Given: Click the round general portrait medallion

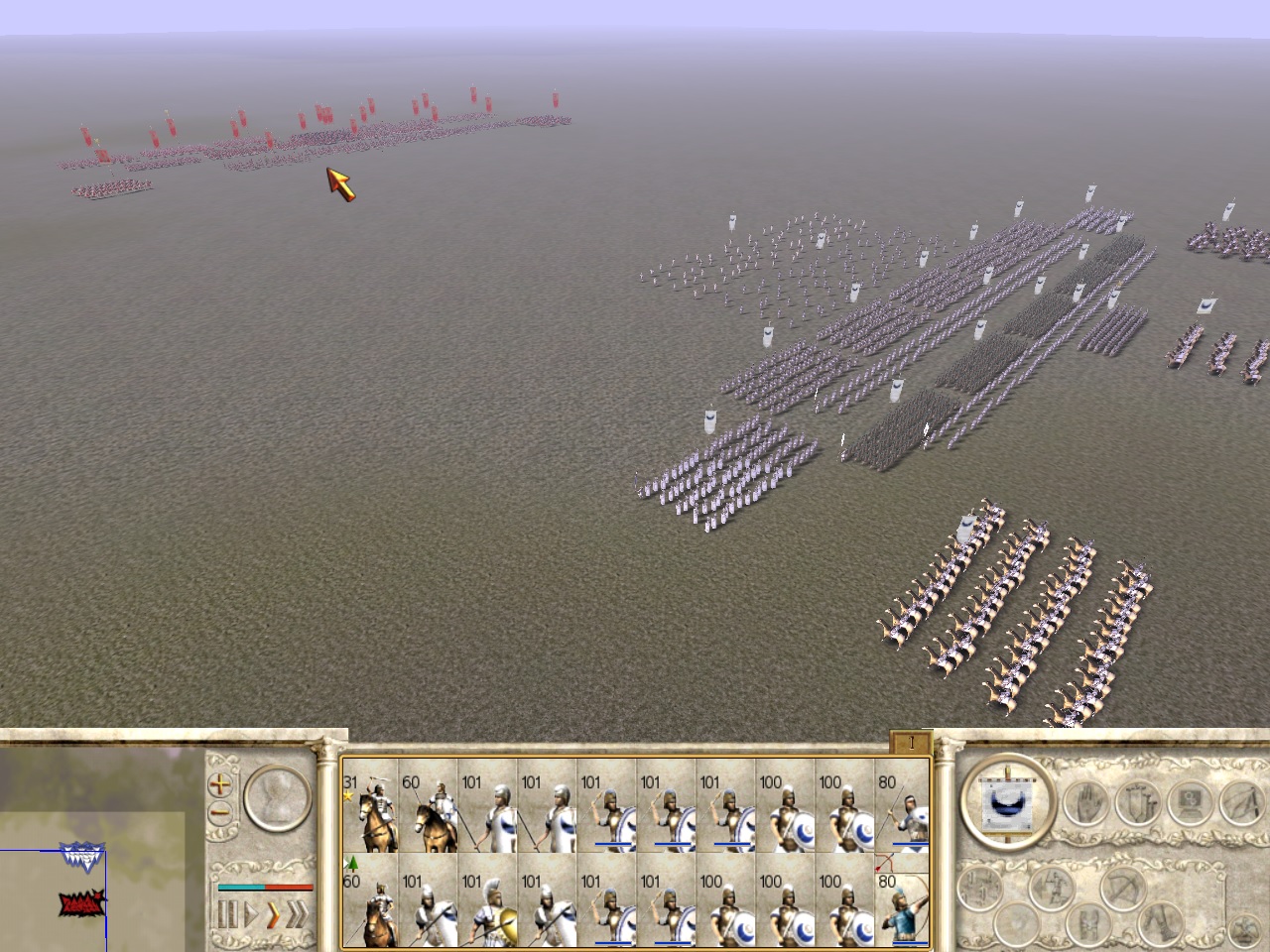Looking at the screenshot, I should click(x=276, y=798).
